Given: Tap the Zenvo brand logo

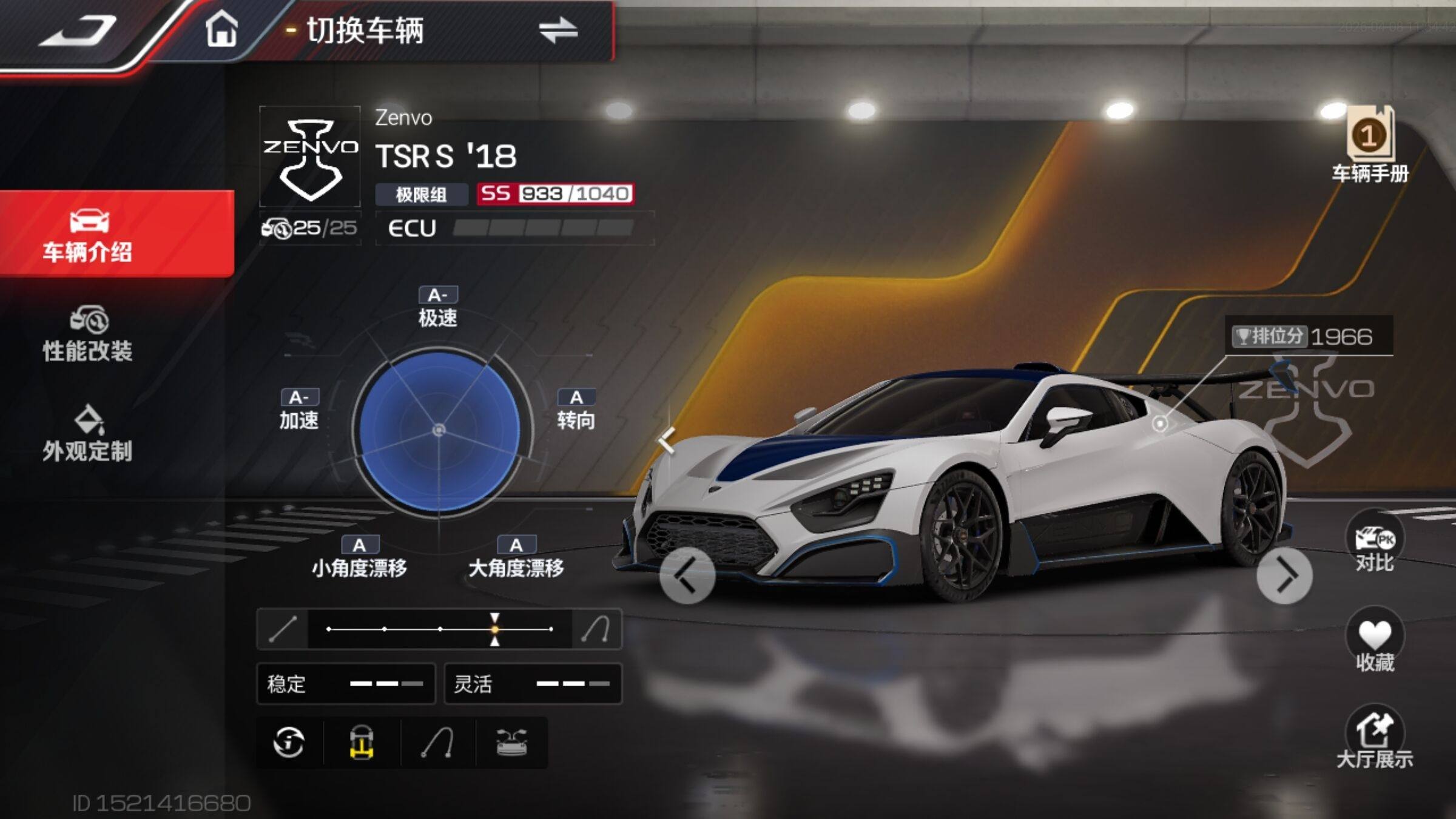Looking at the screenshot, I should coord(310,157).
